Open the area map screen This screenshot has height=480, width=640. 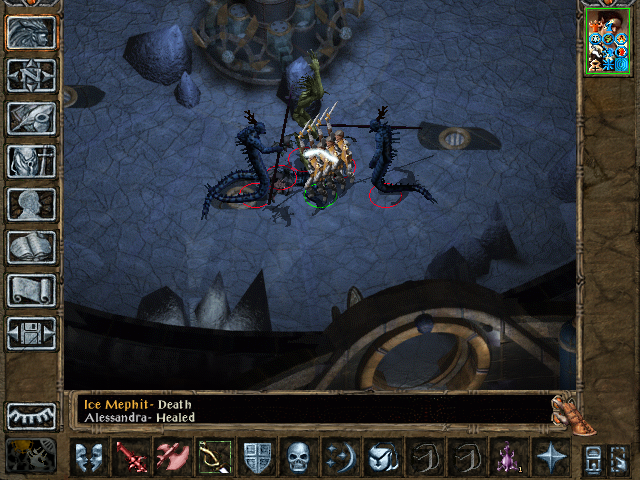(31, 75)
